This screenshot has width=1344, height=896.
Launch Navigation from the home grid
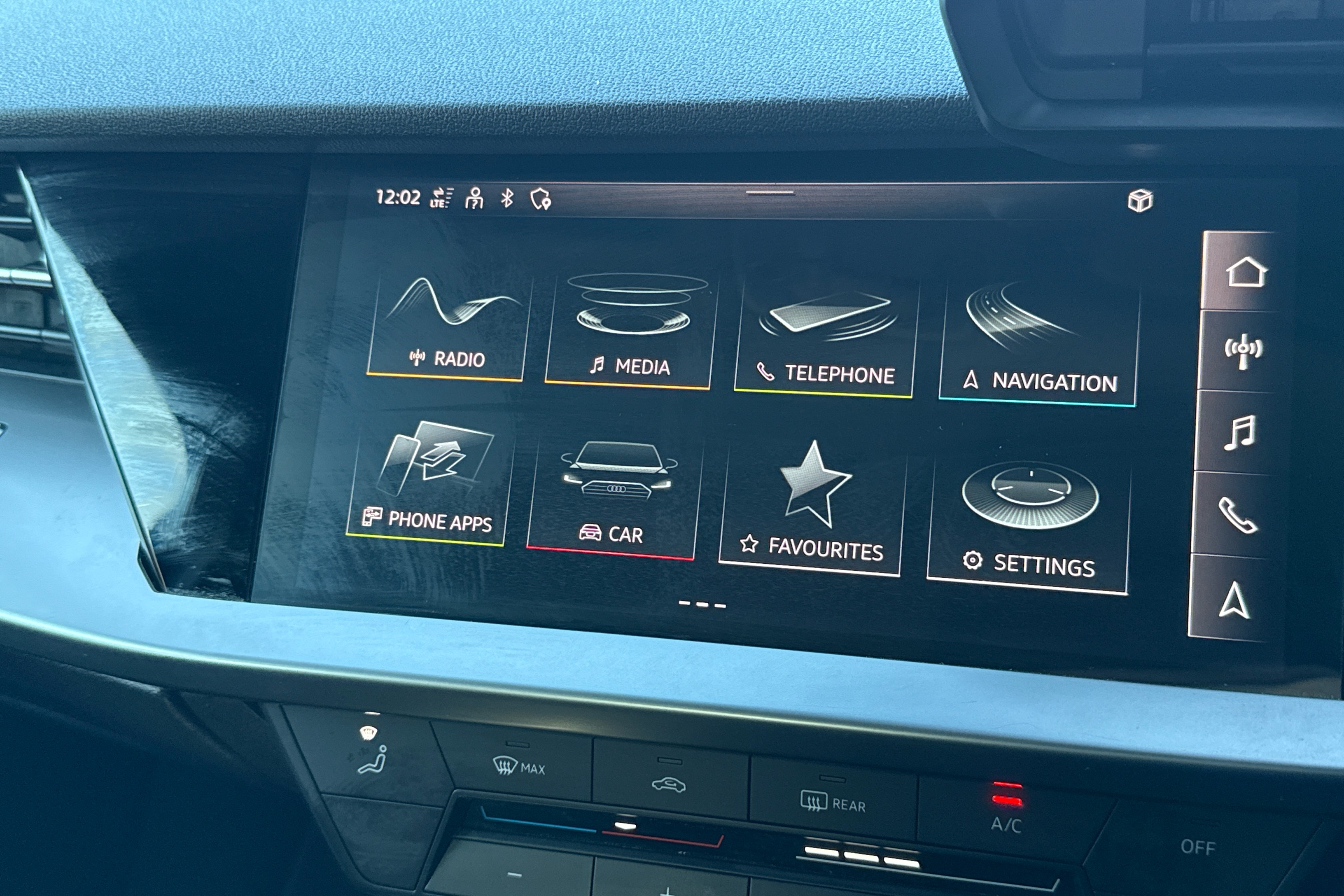(x=1038, y=346)
